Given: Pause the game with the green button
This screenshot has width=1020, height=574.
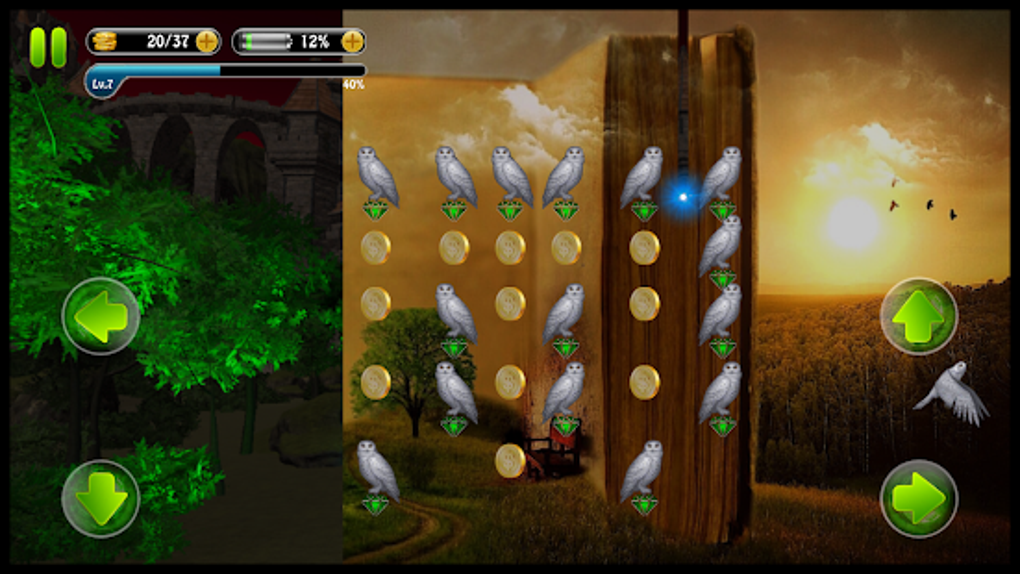Looking at the screenshot, I should (x=47, y=47).
